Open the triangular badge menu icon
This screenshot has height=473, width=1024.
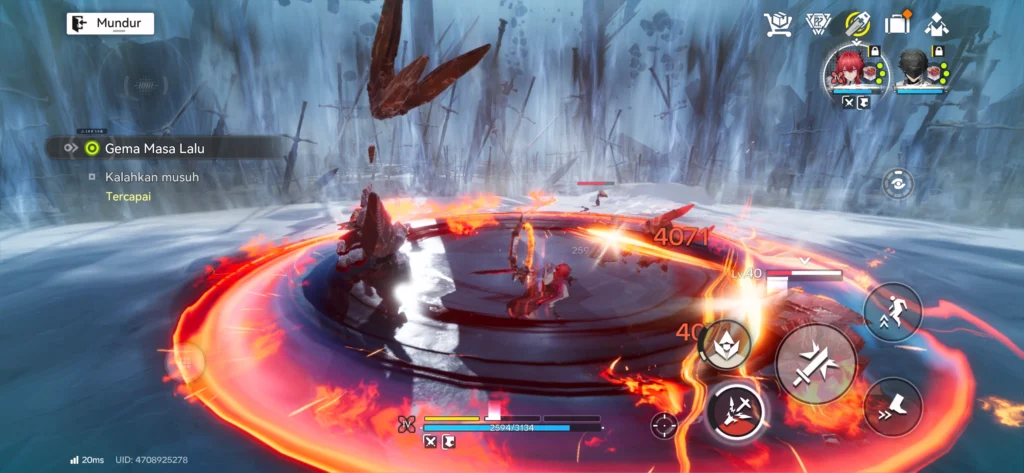pos(817,24)
